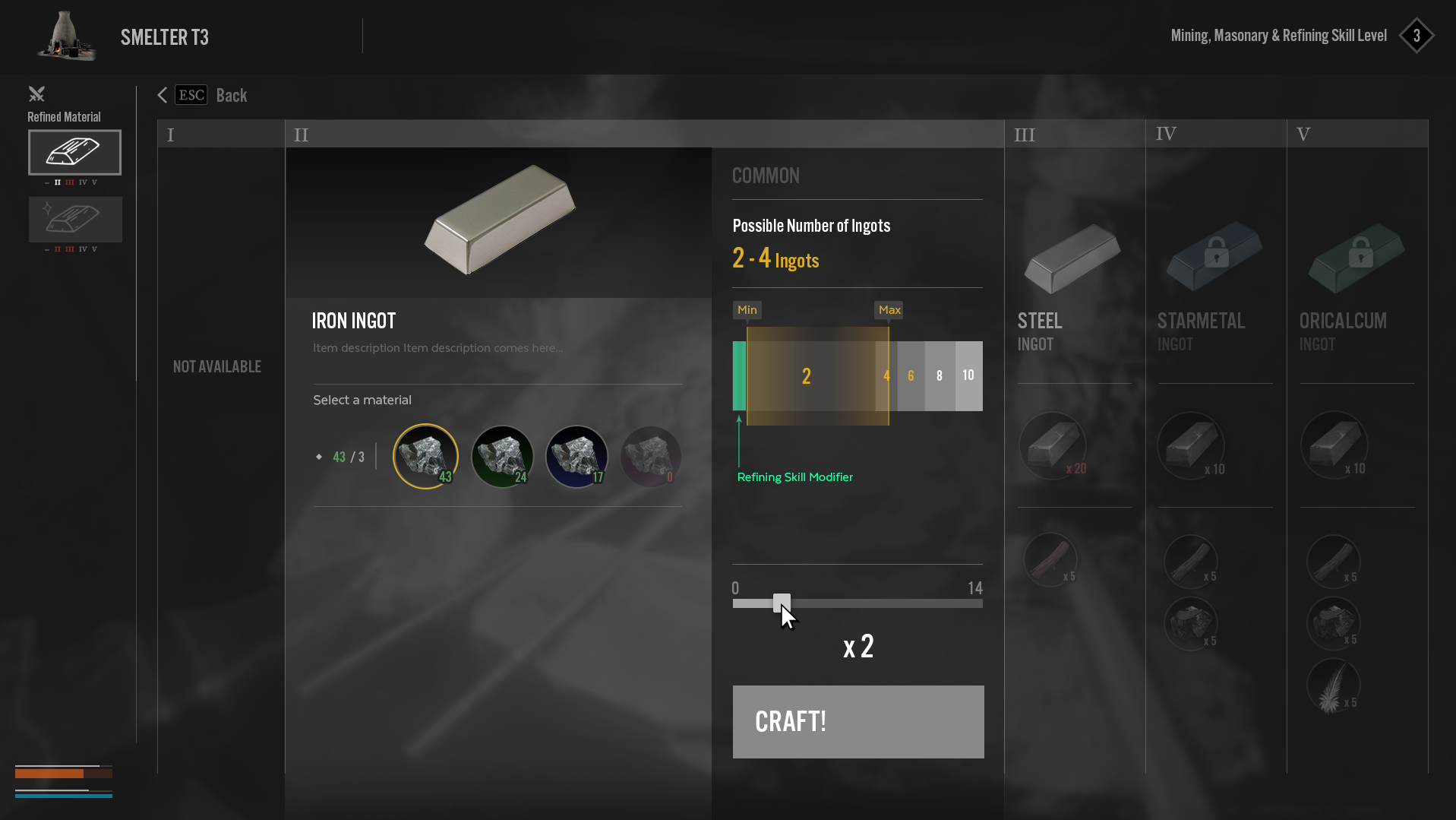Click the craft quantity slider handle
Screen dimensions: 1456x820
tap(782, 603)
